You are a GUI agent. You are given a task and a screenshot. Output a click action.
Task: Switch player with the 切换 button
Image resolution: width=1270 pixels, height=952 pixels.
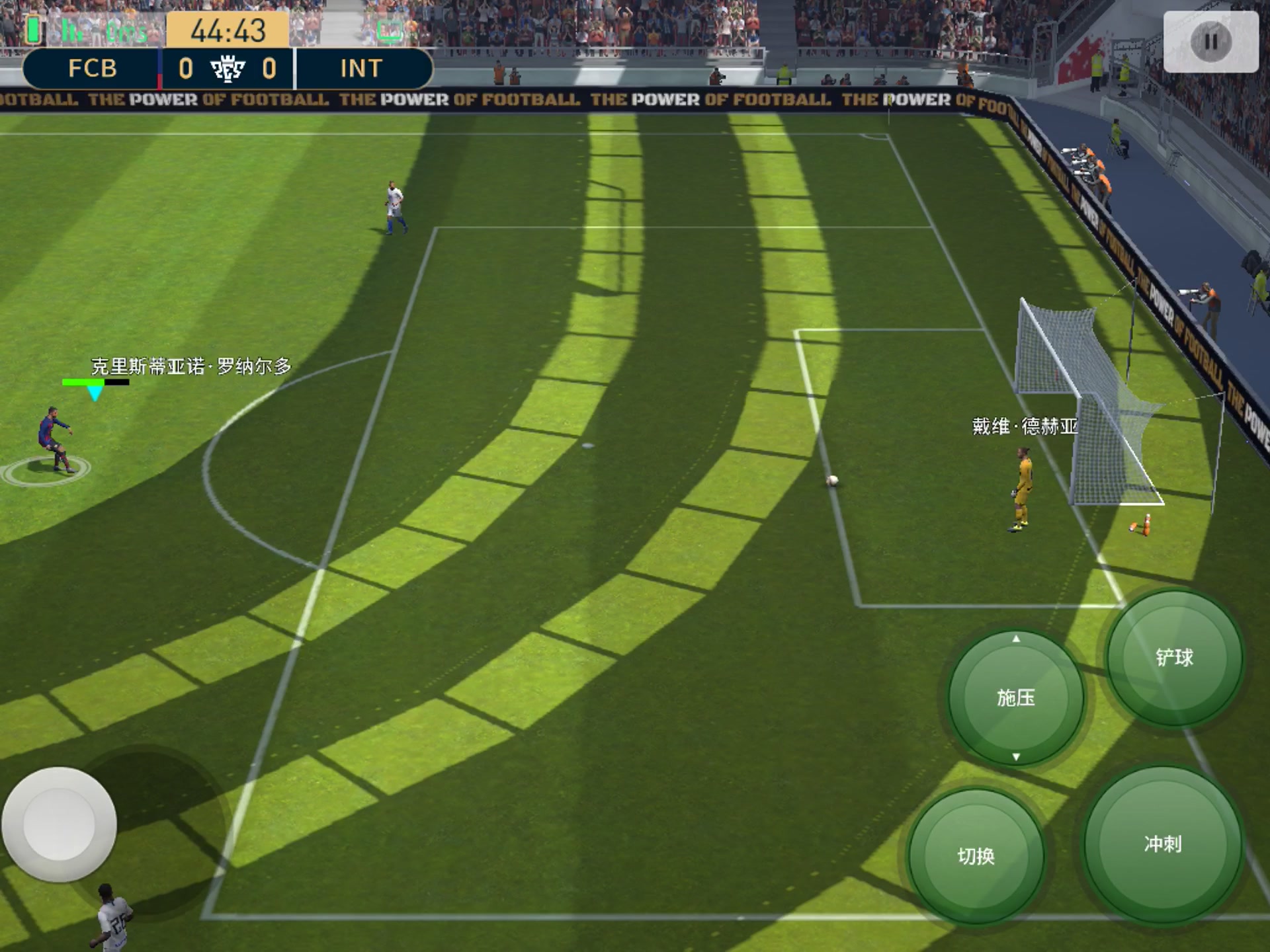pyautogui.click(x=976, y=856)
